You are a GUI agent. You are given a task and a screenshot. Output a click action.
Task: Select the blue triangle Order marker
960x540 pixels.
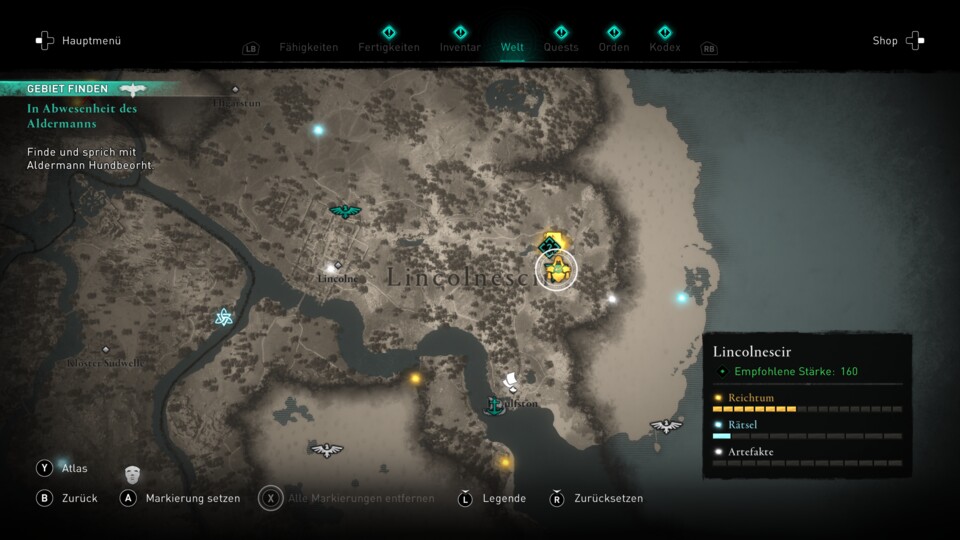224,318
